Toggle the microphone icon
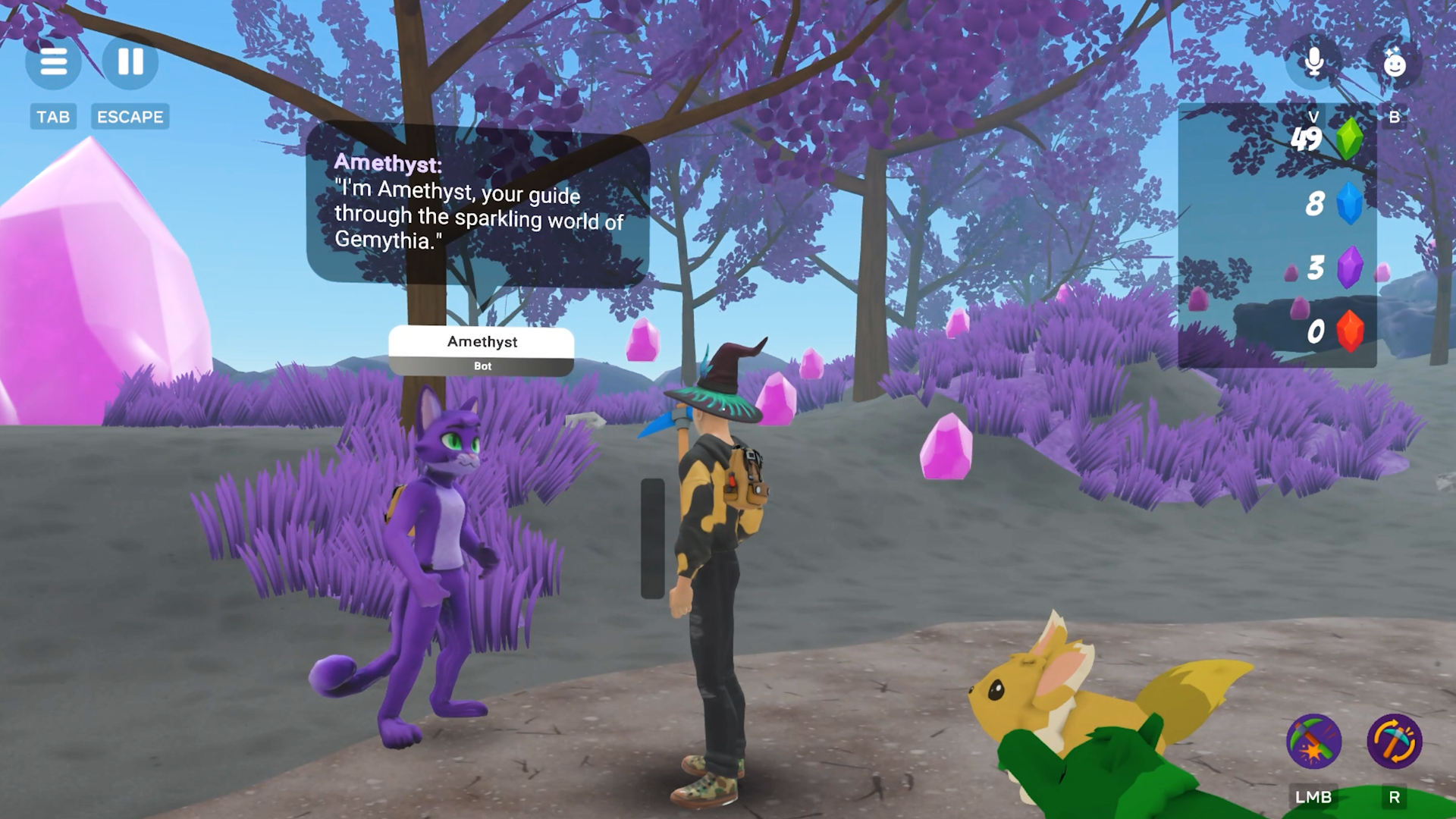 (1314, 61)
